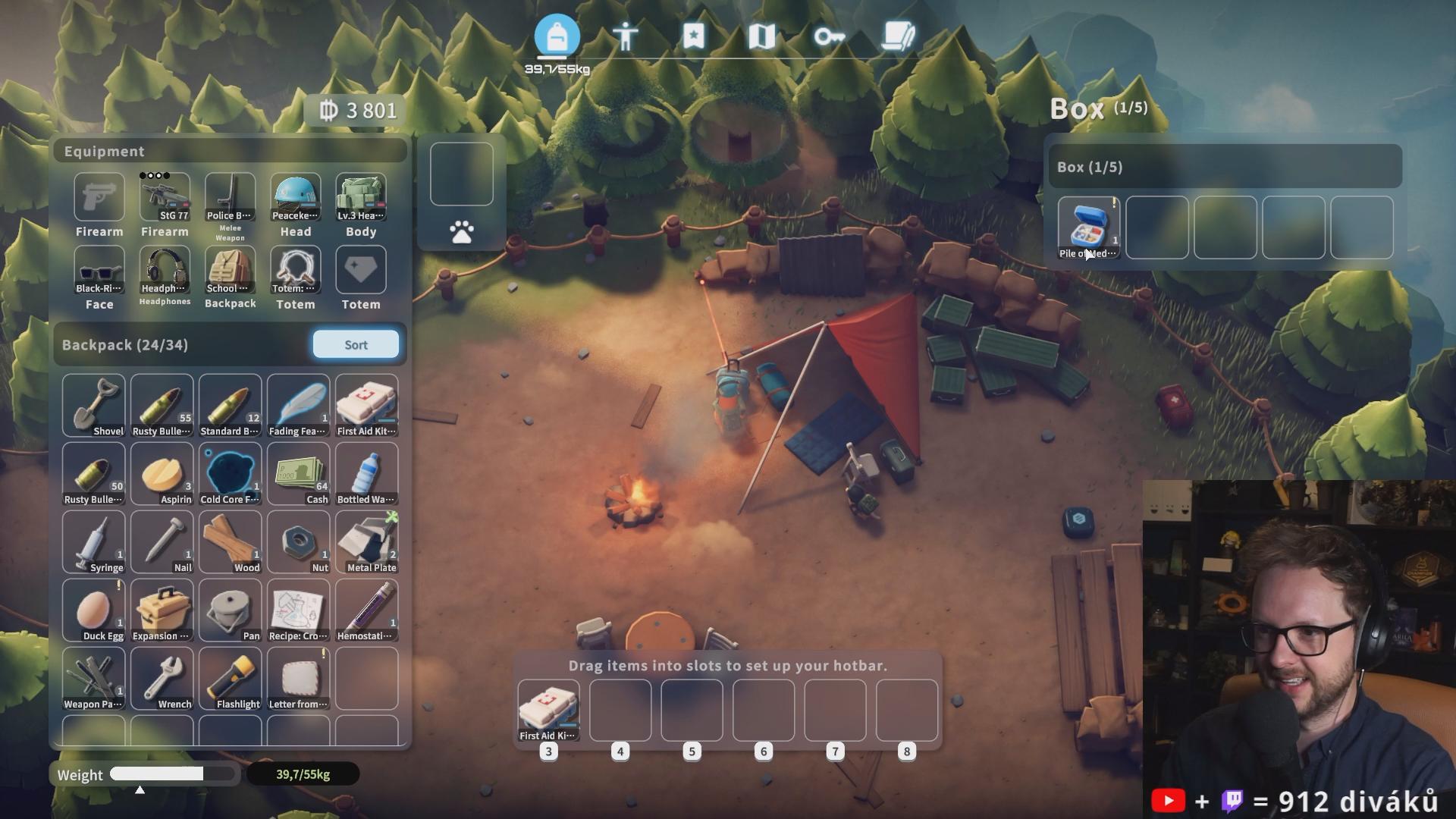The height and width of the screenshot is (819, 1456).
Task: Select the Cash stack in backpack
Action: [x=298, y=474]
